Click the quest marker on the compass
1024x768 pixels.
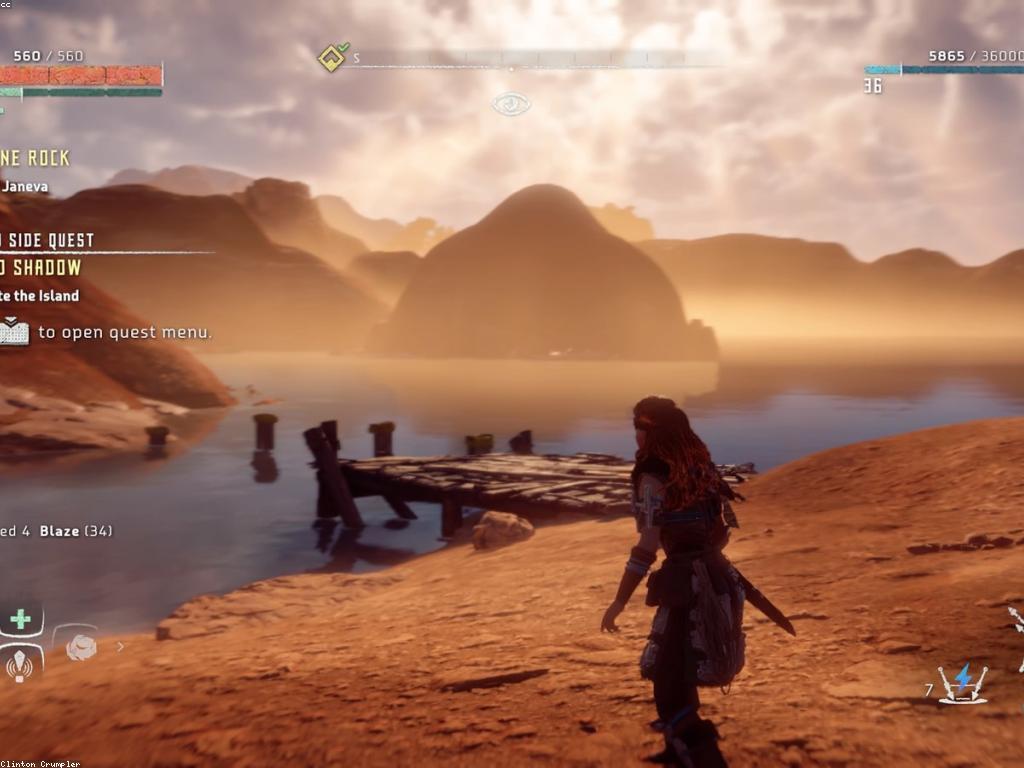pyautogui.click(x=332, y=57)
